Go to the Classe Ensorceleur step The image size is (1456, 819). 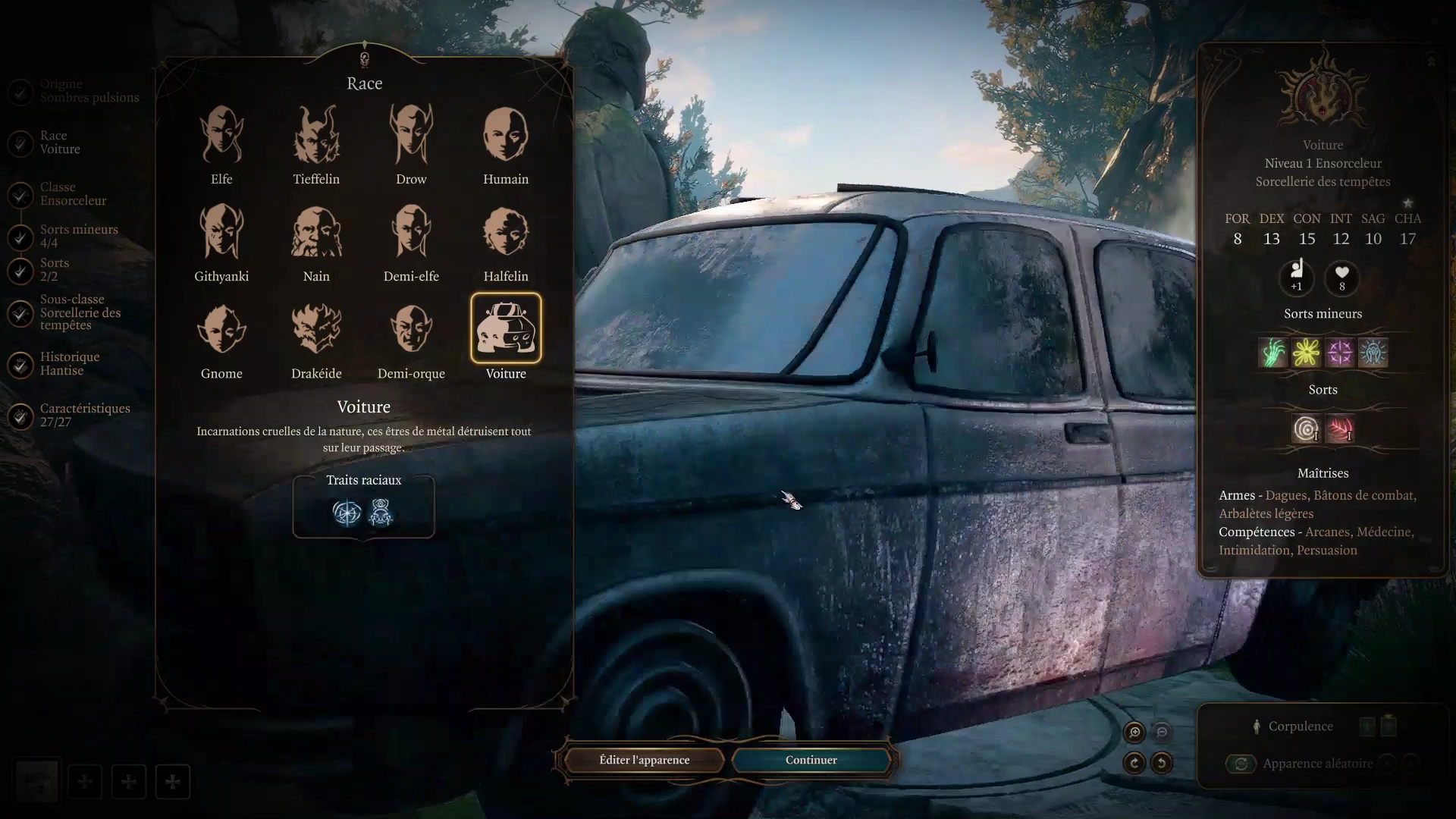(73, 194)
